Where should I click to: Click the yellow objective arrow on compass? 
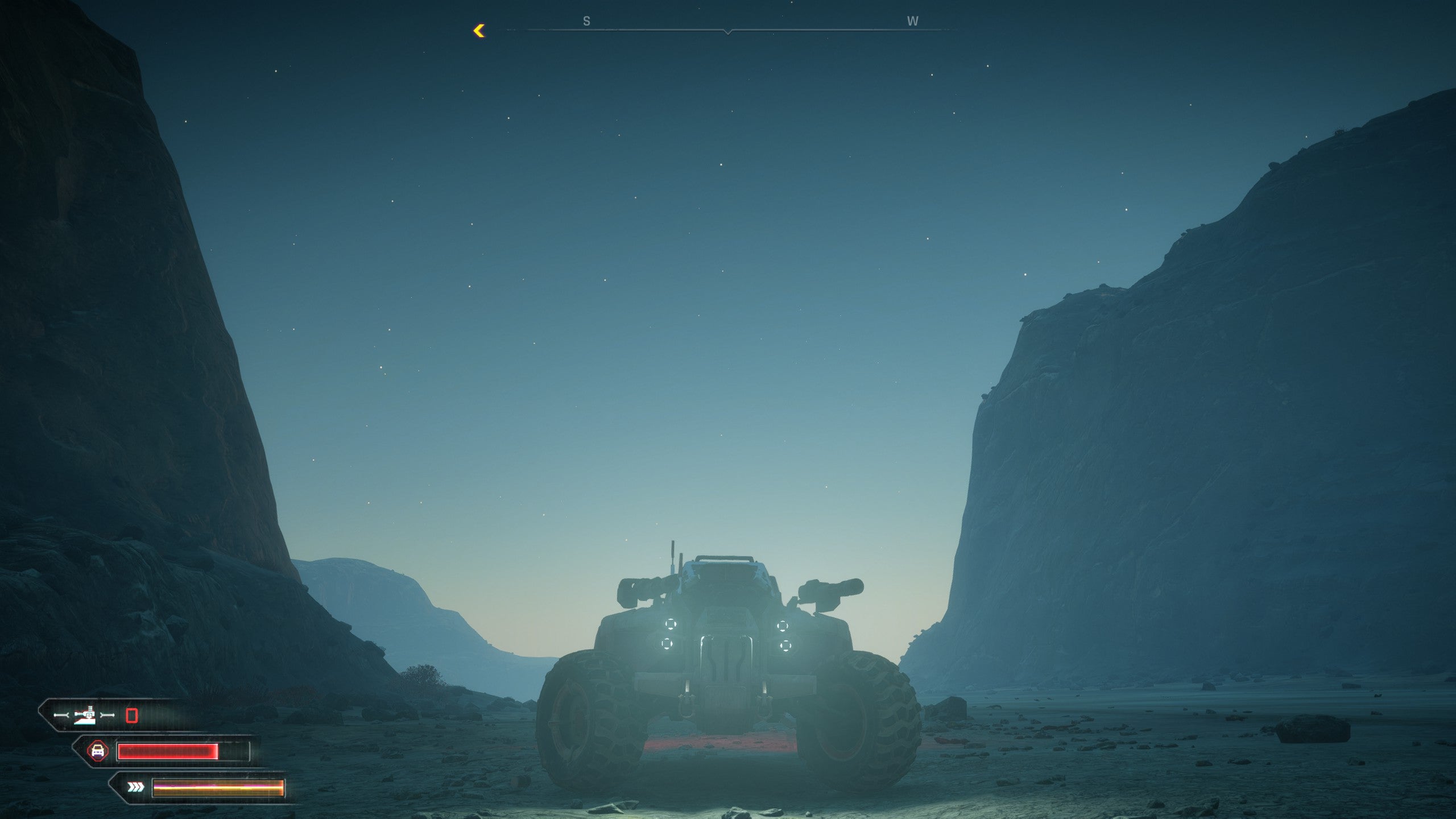coord(479,31)
